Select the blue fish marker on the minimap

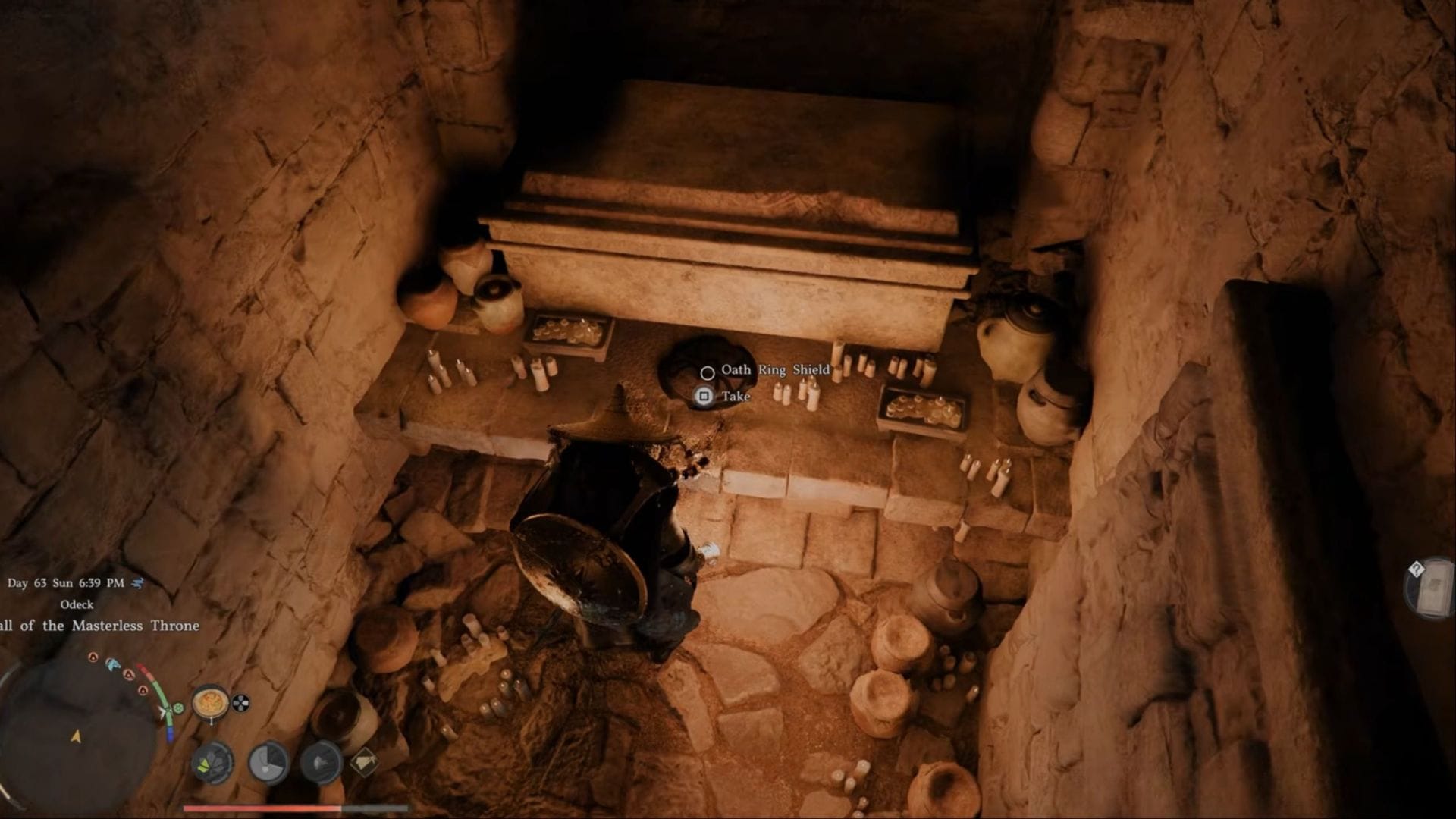click(x=113, y=665)
